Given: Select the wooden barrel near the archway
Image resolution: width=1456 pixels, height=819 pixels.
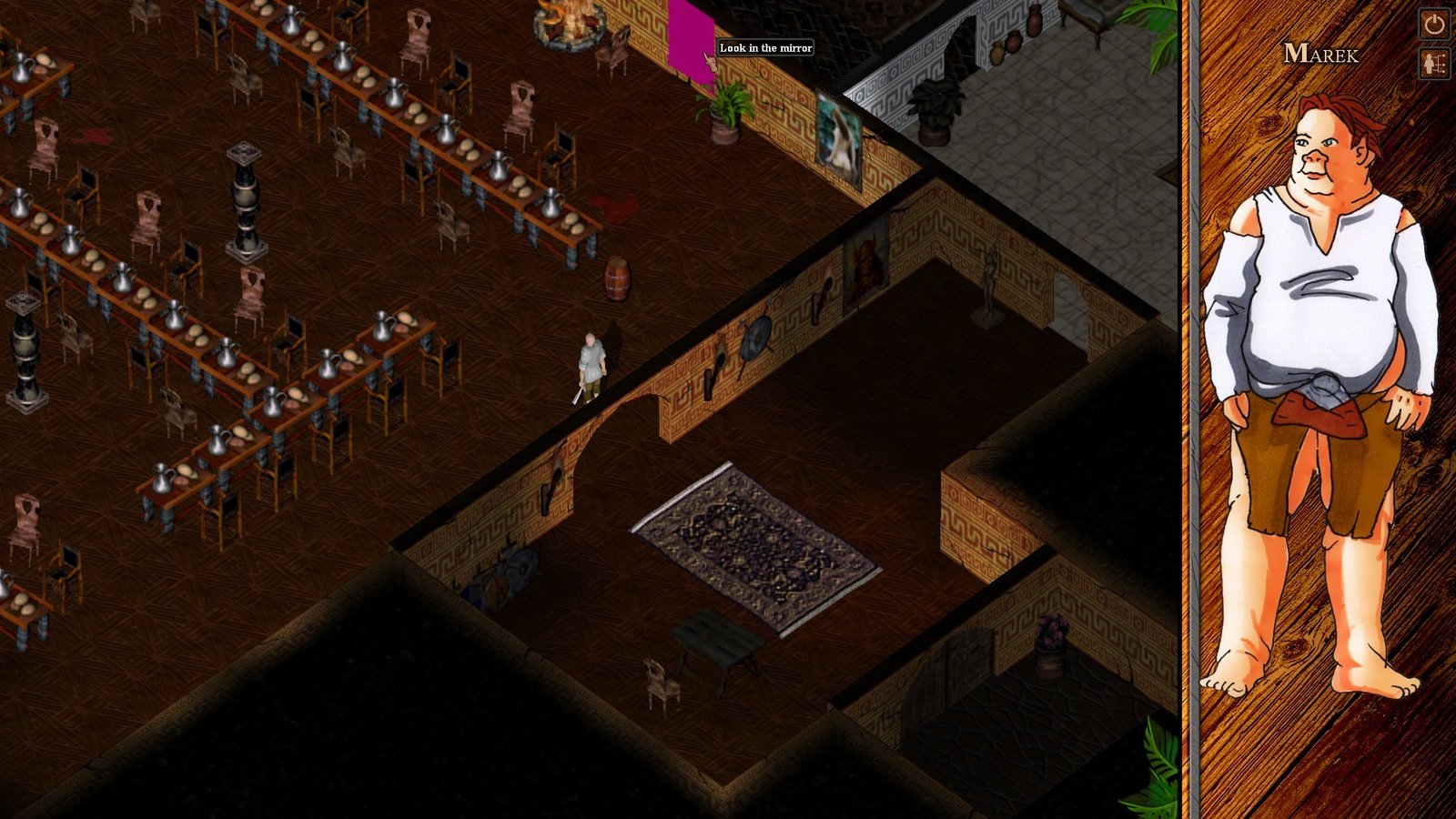Looking at the screenshot, I should tap(620, 277).
